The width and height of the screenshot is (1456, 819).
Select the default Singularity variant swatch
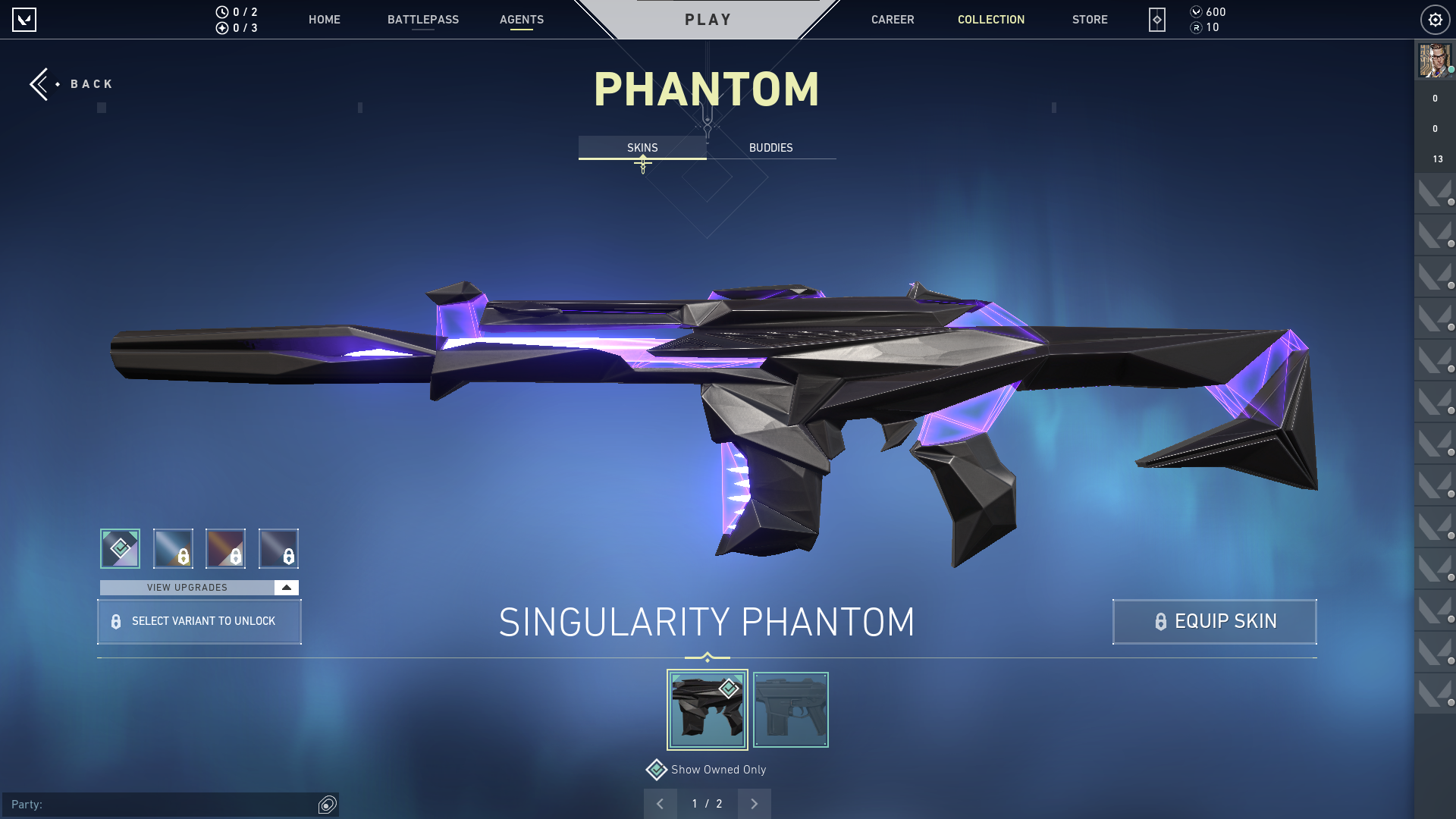click(x=119, y=548)
